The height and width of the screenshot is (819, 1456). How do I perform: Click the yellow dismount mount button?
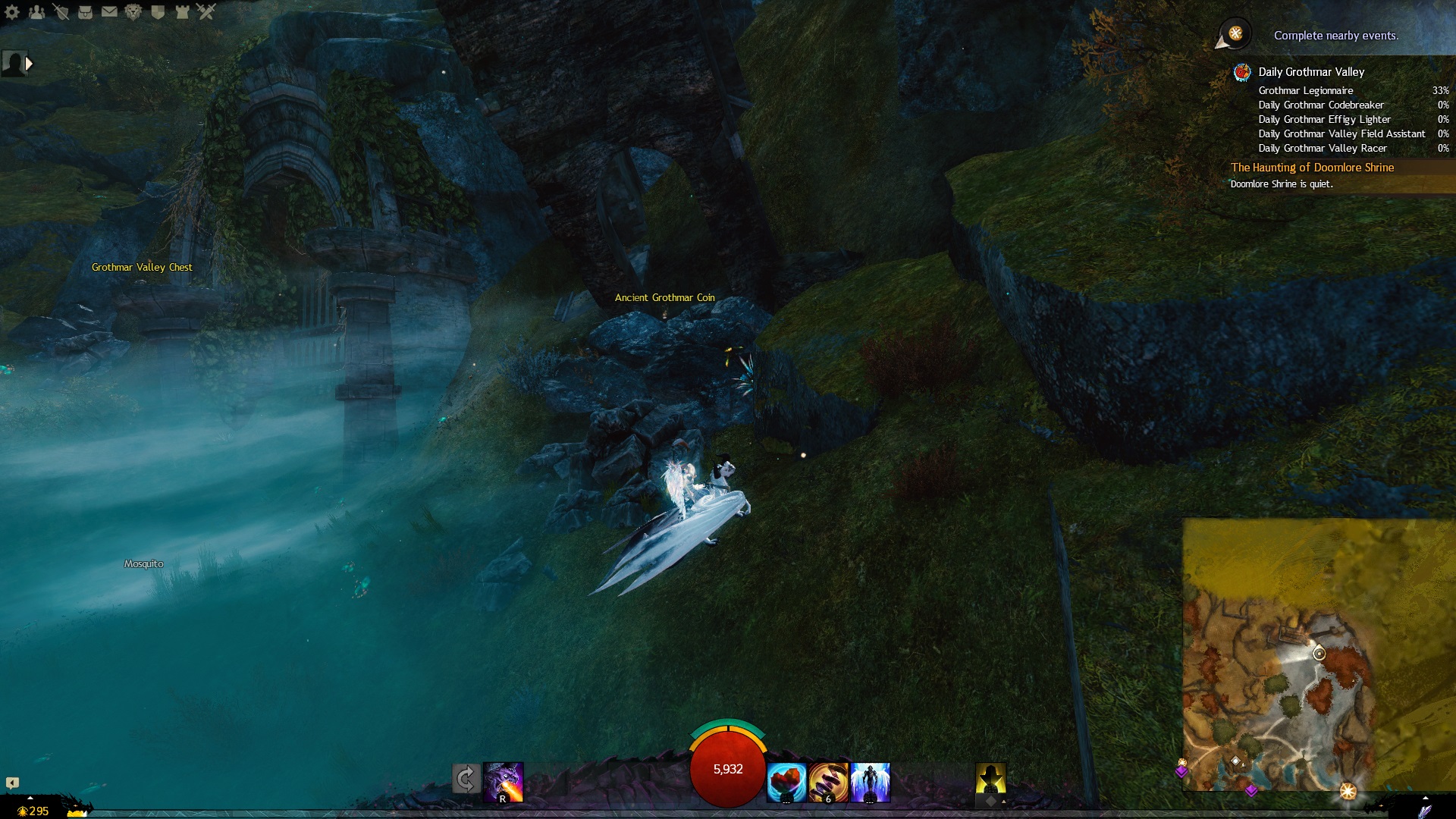990,779
